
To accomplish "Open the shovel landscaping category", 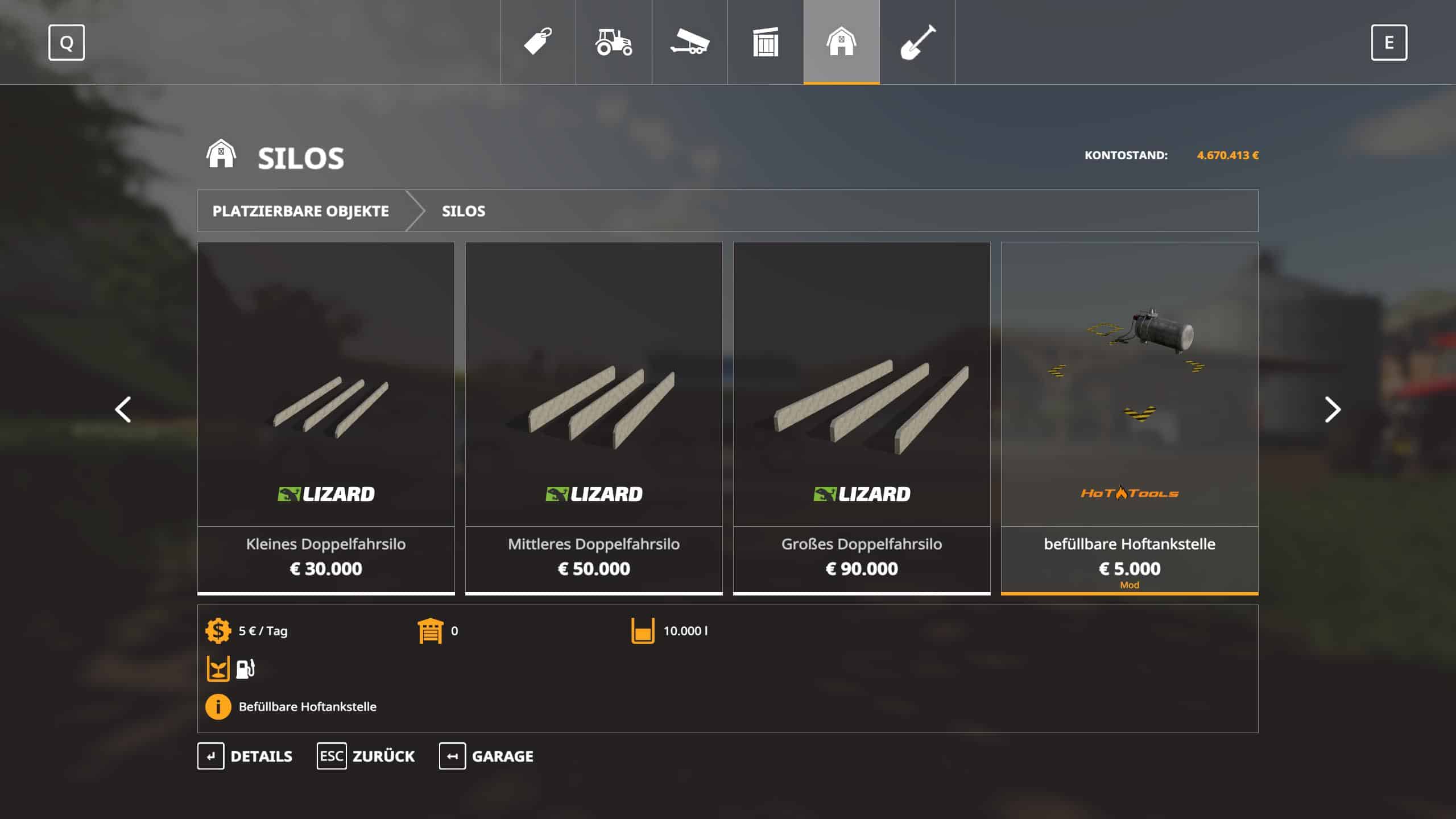I will (x=917, y=42).
